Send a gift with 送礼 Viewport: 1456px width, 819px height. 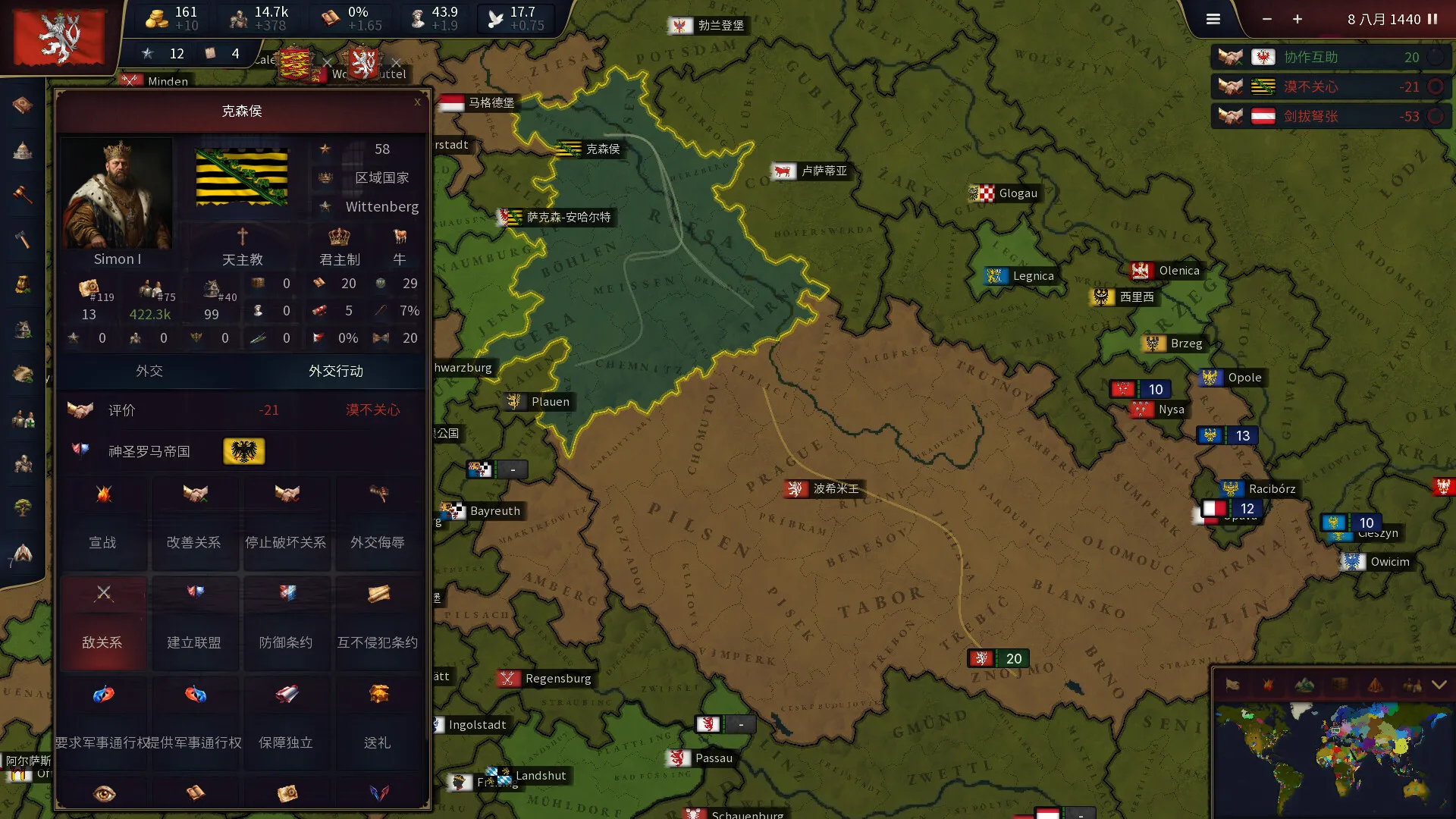[x=378, y=723]
